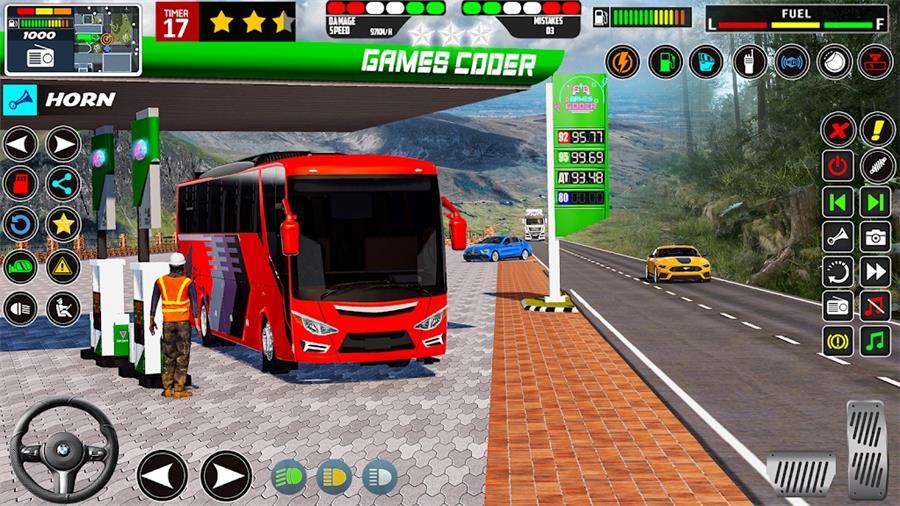
Task: Activate the yellow headlight icon
Action: (334, 477)
